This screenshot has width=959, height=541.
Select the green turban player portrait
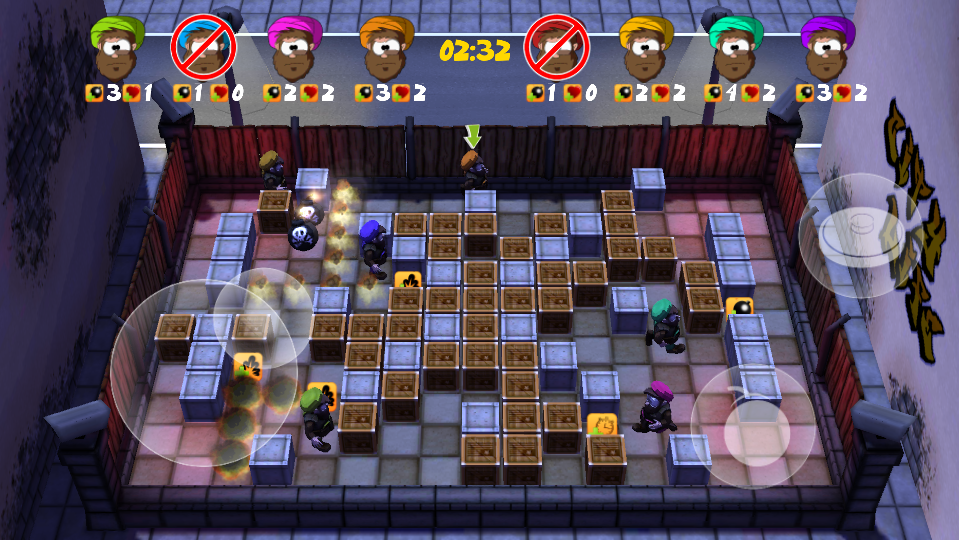click(118, 47)
